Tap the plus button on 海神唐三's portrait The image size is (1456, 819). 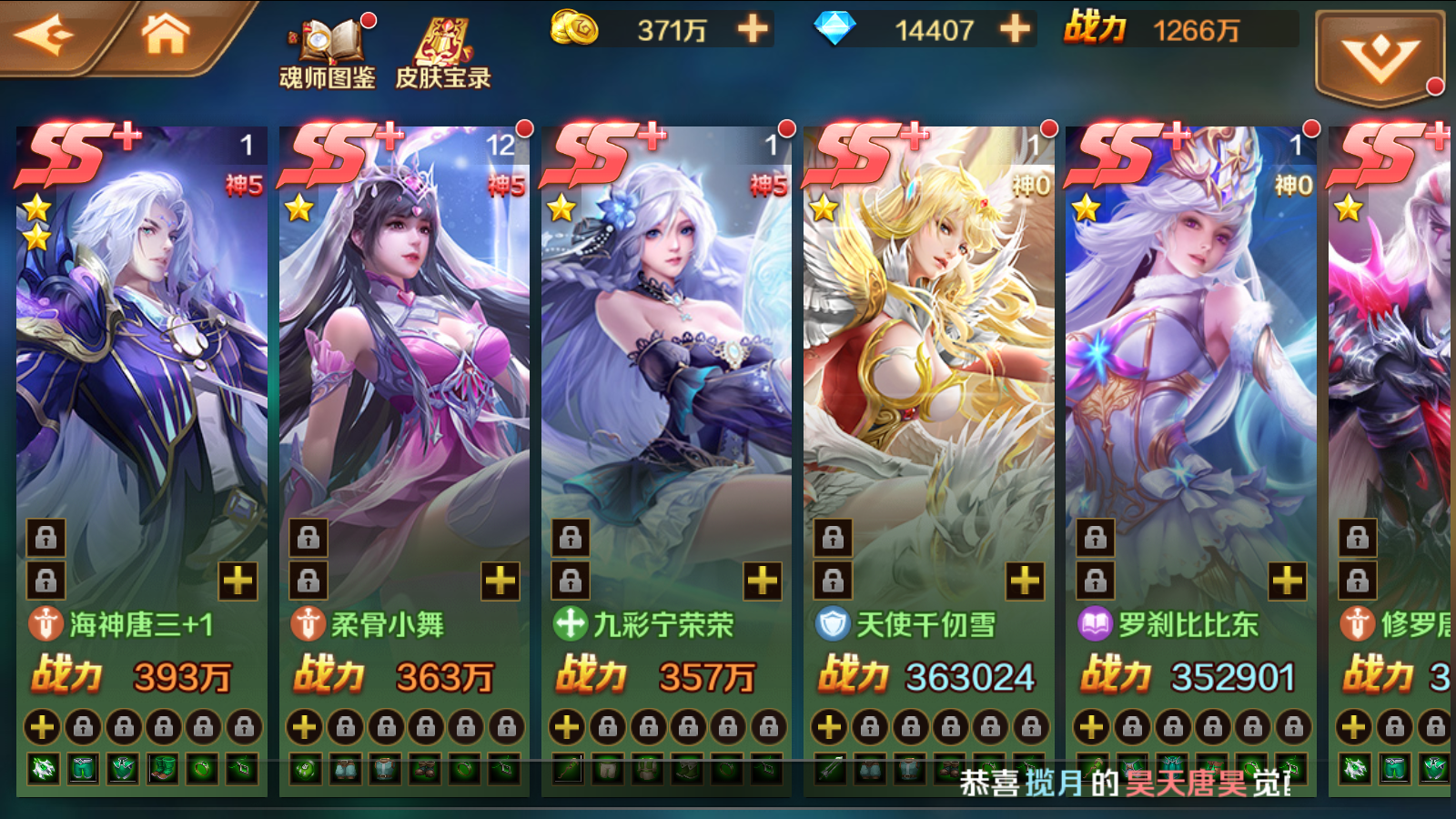coord(238,580)
